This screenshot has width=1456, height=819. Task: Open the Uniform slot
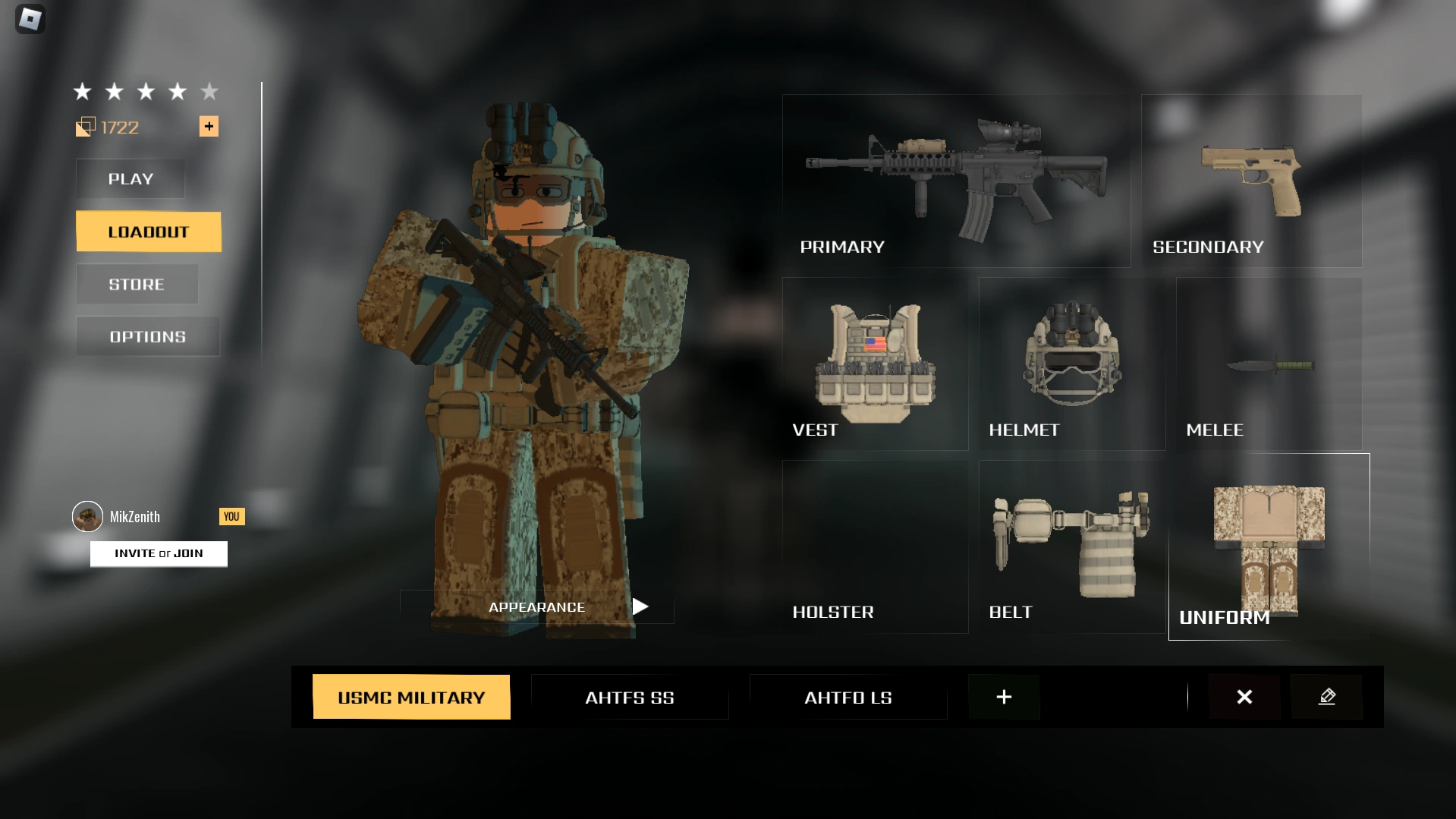[1269, 547]
